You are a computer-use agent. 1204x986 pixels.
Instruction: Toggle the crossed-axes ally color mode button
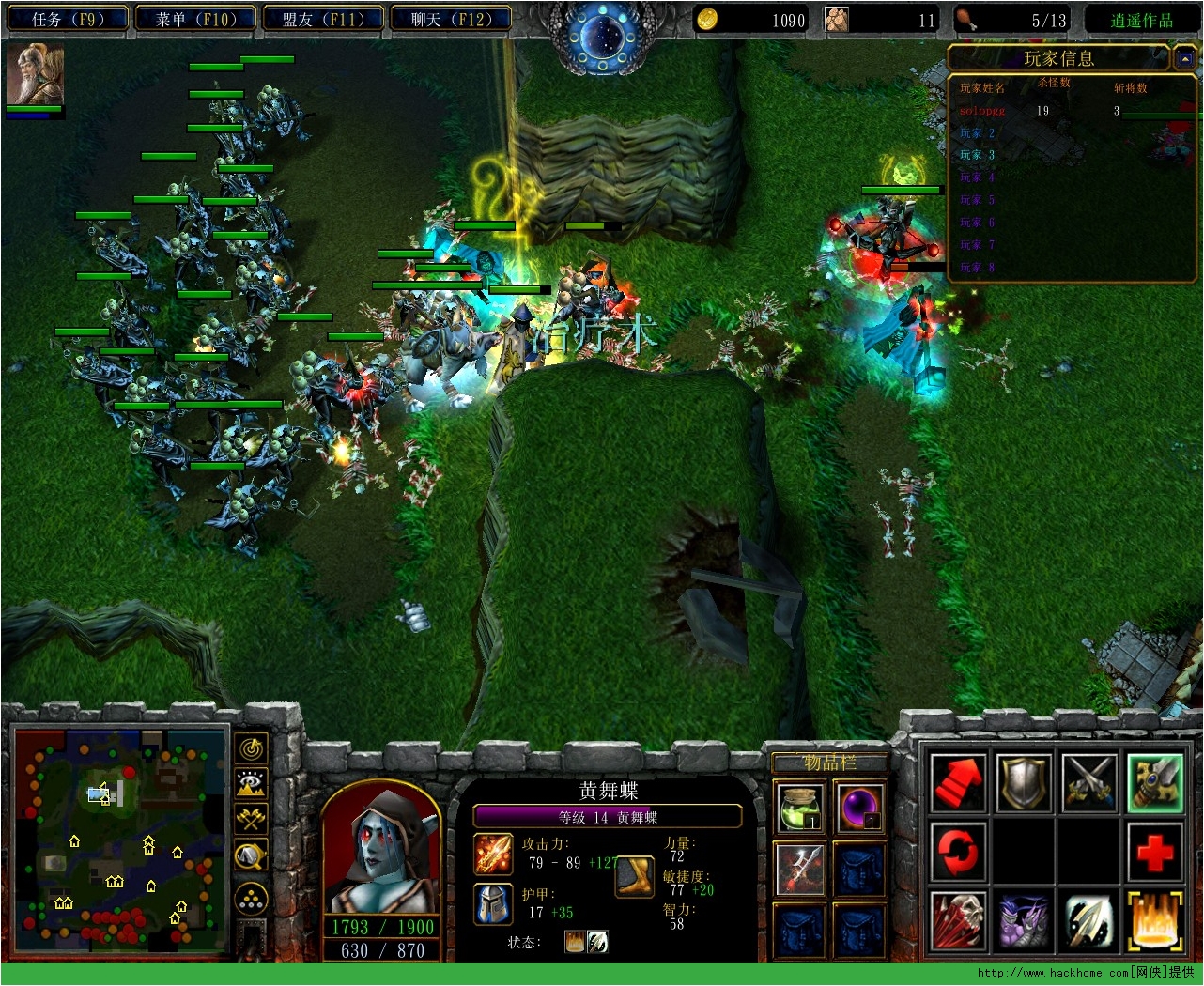click(x=252, y=818)
